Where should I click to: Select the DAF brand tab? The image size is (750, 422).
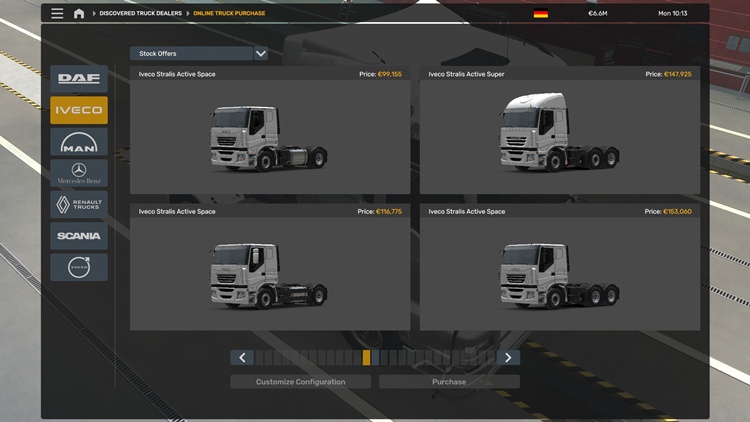tap(79, 78)
